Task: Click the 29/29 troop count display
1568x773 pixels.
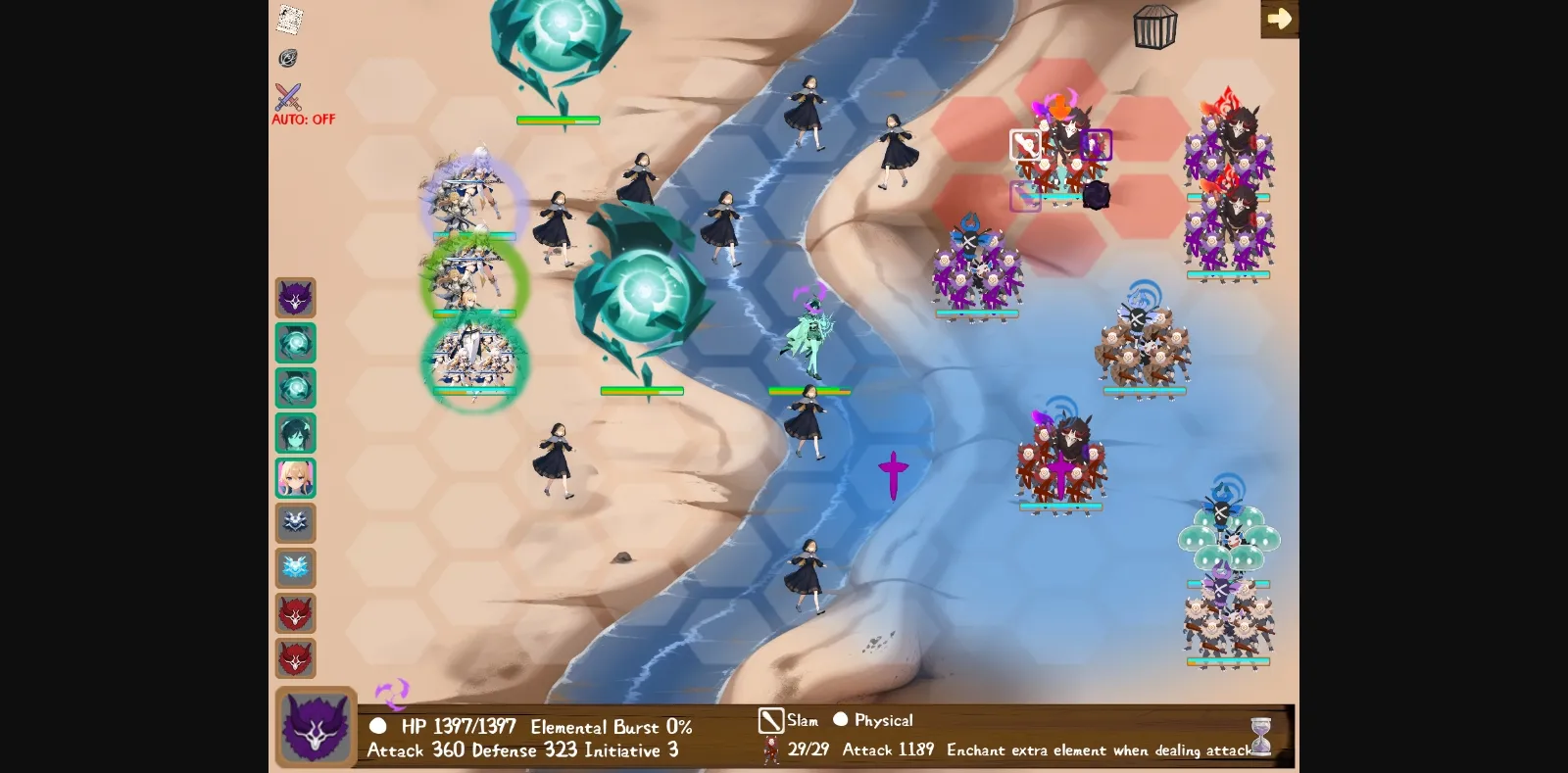Action: (808, 750)
